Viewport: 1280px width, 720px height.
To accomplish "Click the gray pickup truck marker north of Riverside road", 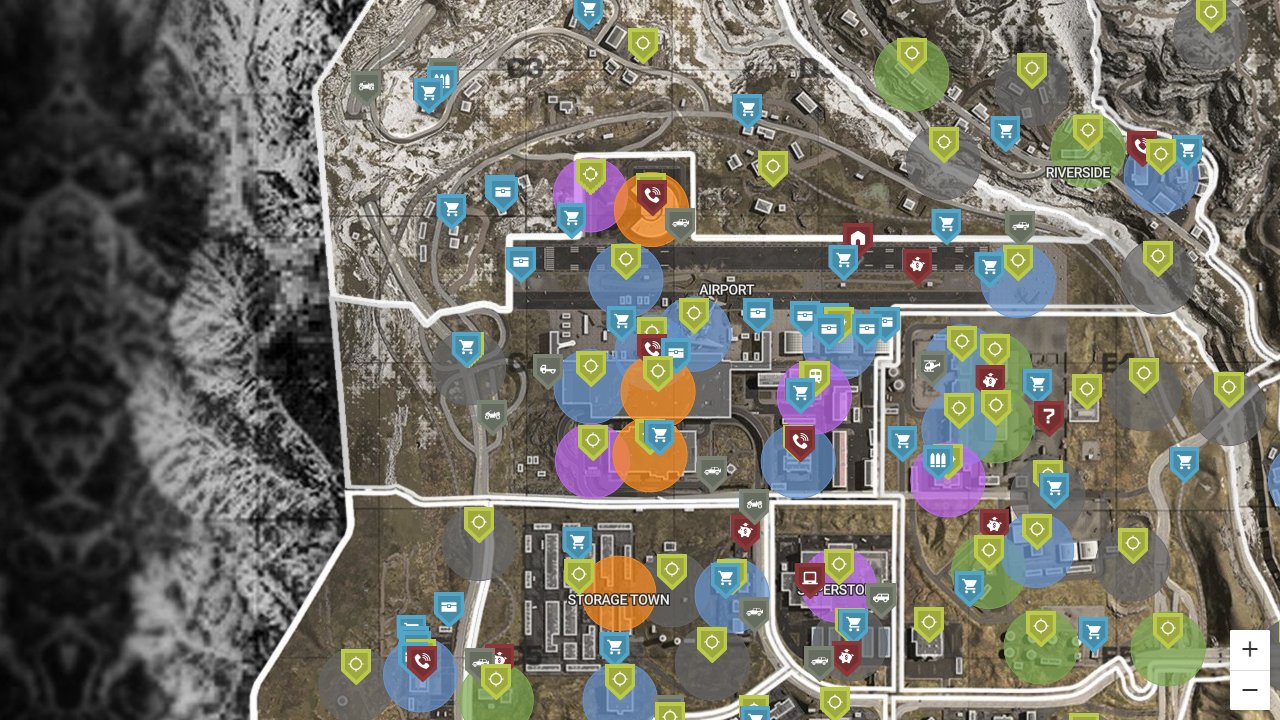I will pyautogui.click(x=1019, y=226).
